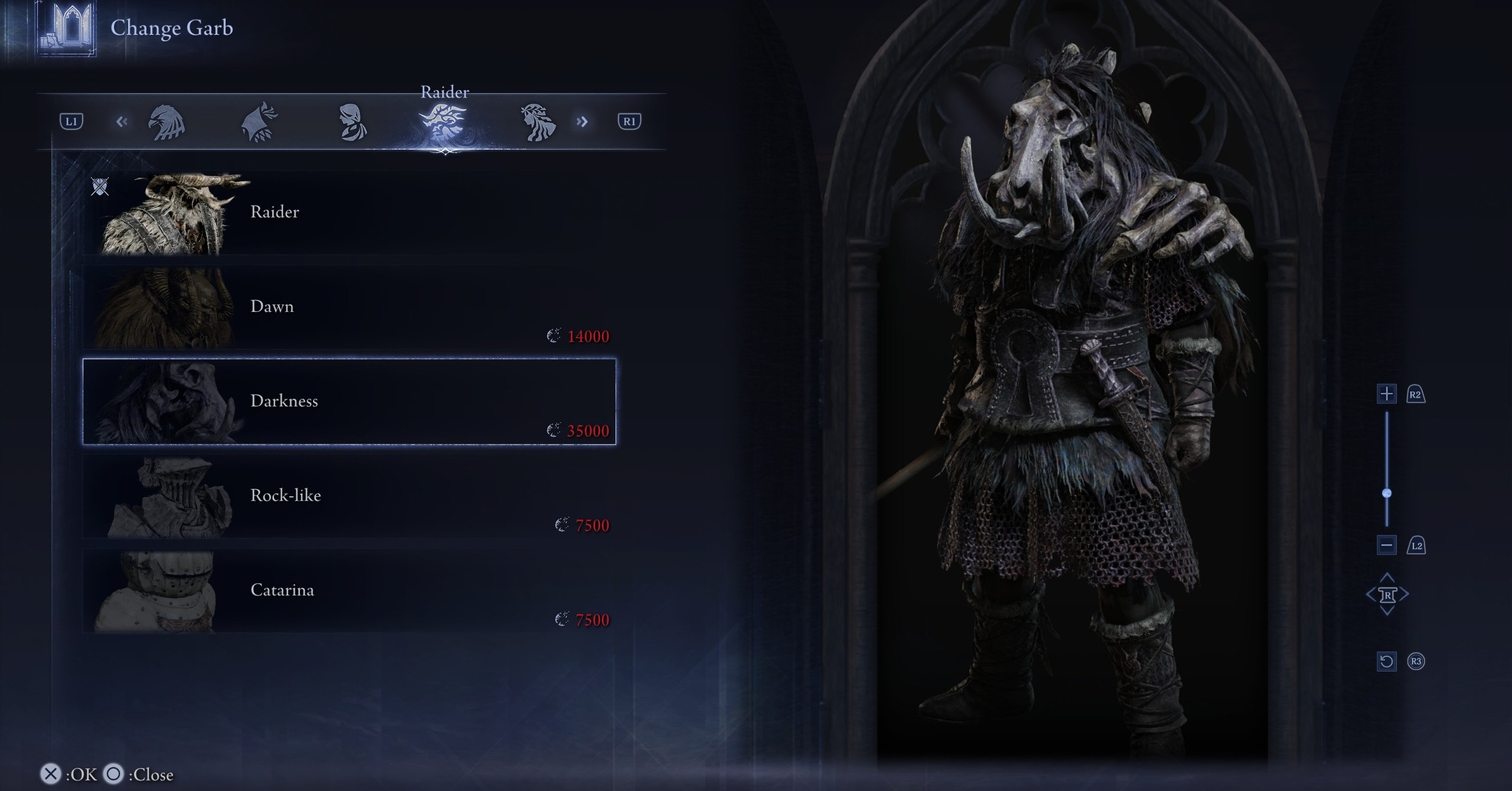
Task: Select the Raider default garb row
Action: tap(348, 213)
